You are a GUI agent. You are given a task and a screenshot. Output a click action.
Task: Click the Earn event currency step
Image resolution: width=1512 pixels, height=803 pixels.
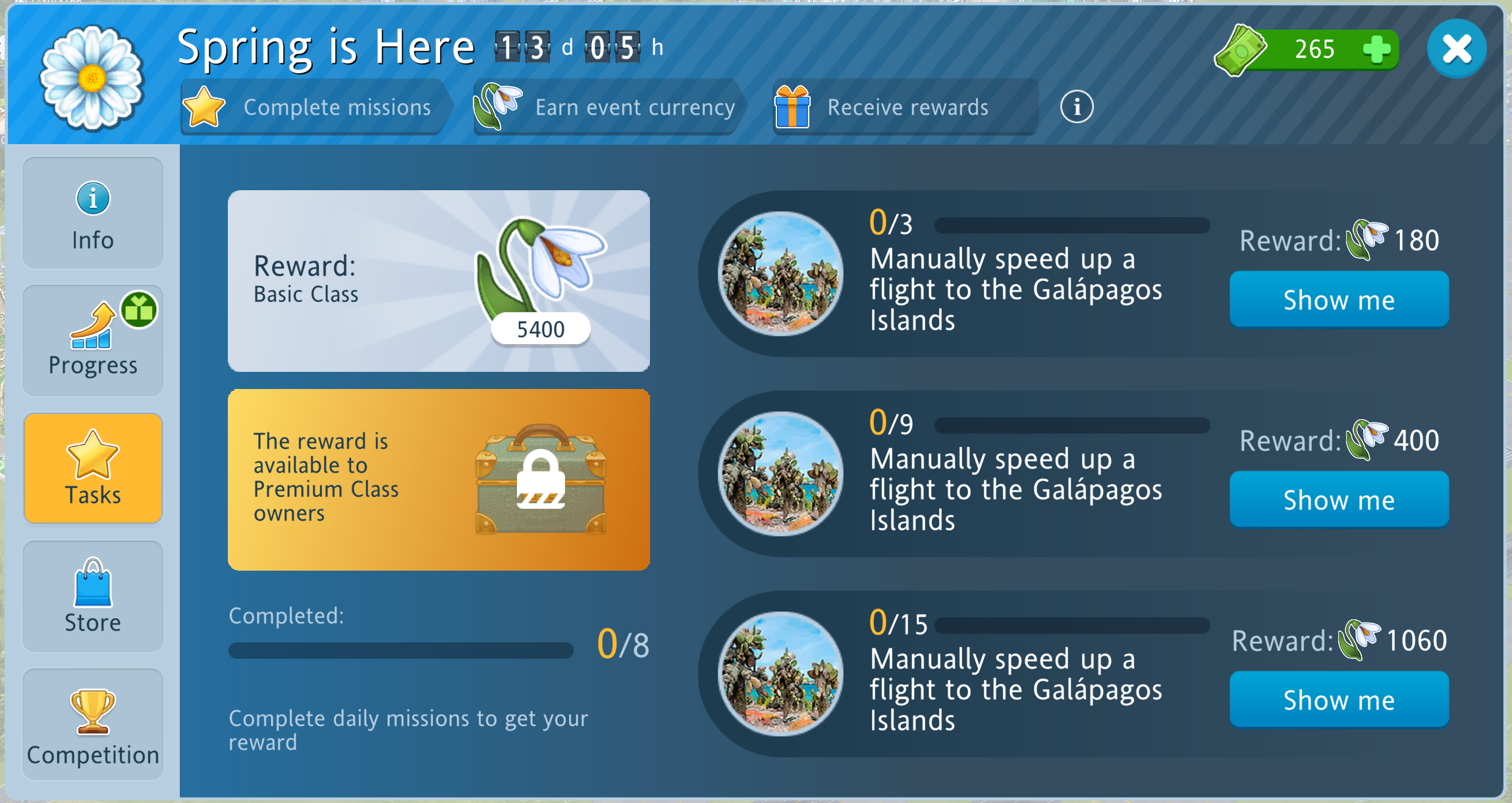tap(609, 107)
